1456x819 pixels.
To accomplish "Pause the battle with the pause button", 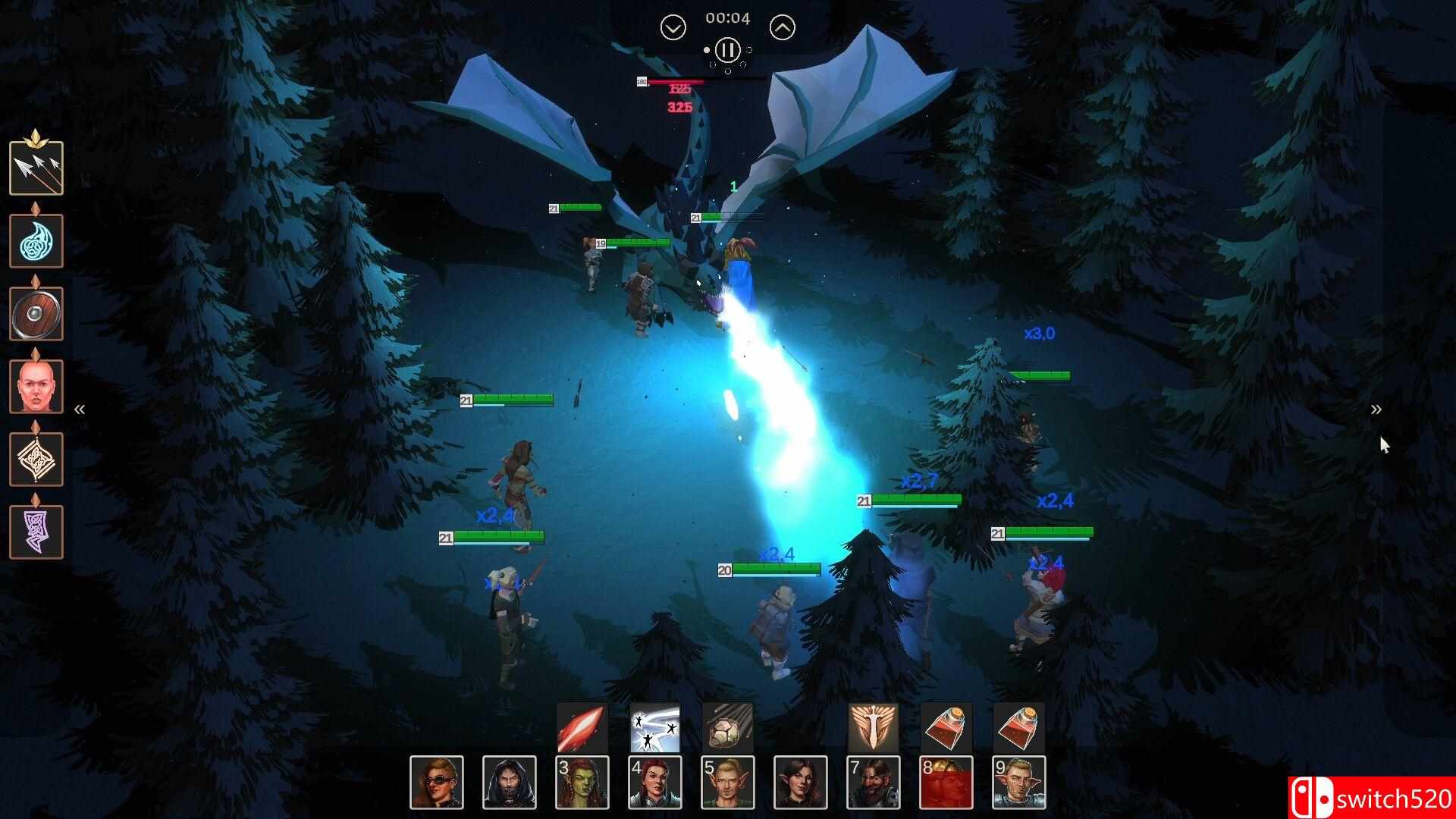I will [727, 50].
